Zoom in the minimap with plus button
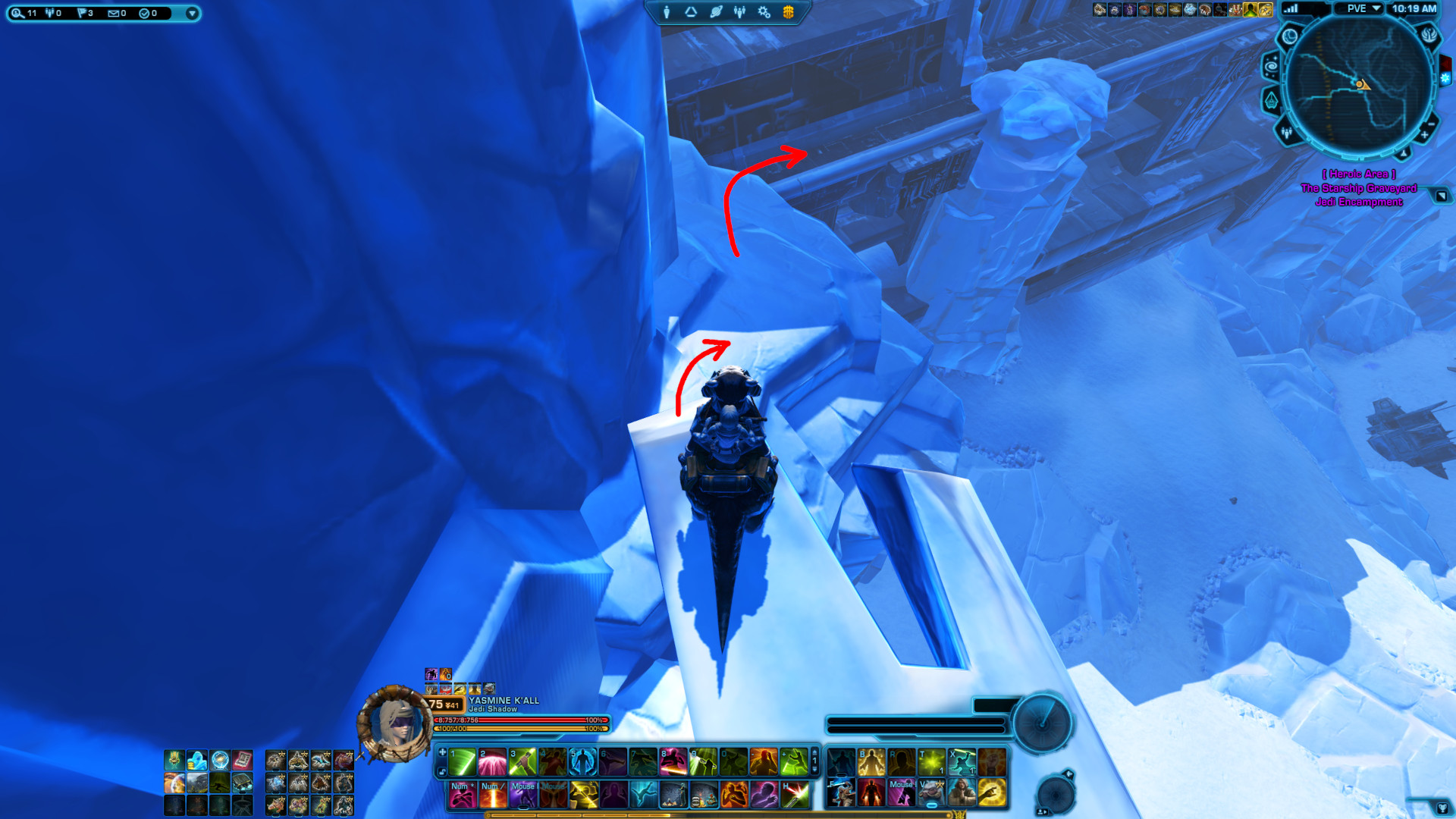The height and width of the screenshot is (819, 1456). tap(1424, 135)
